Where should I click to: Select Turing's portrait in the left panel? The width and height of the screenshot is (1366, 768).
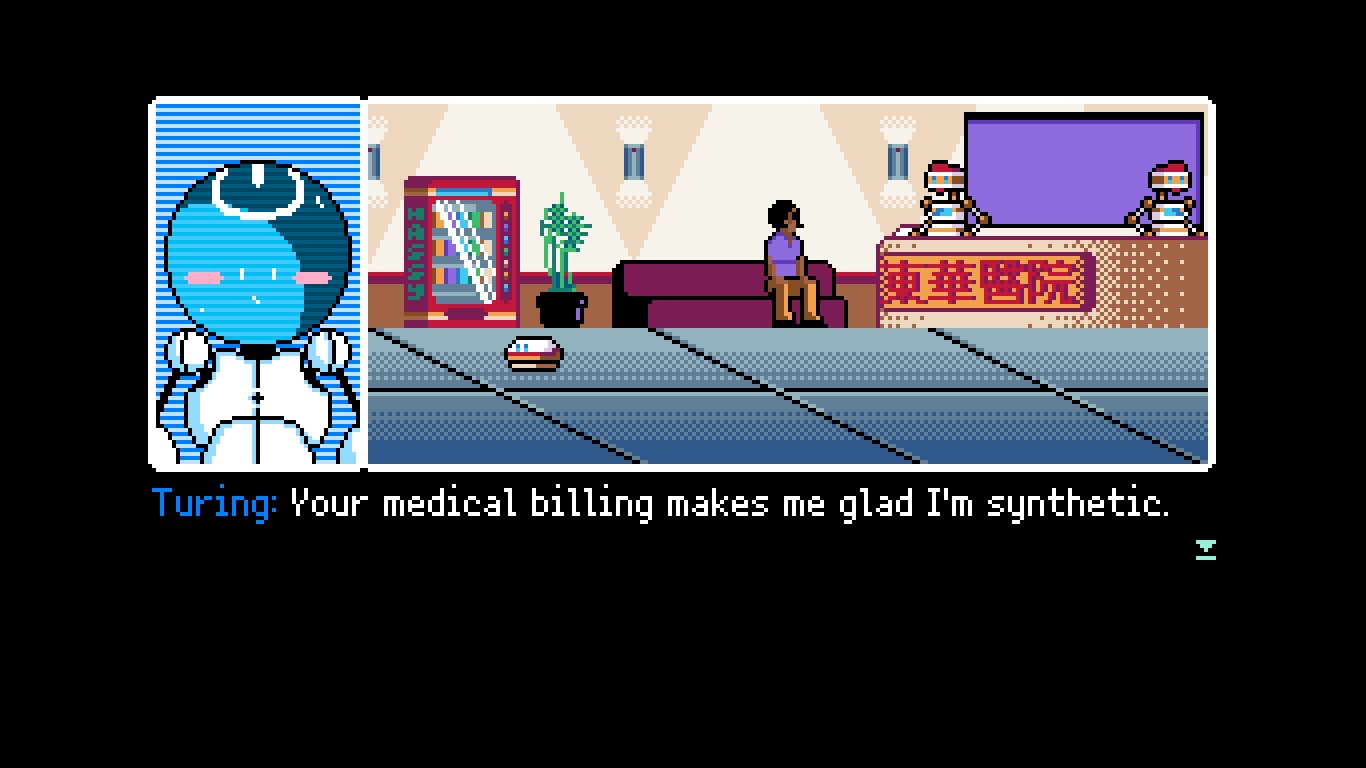tap(256, 280)
